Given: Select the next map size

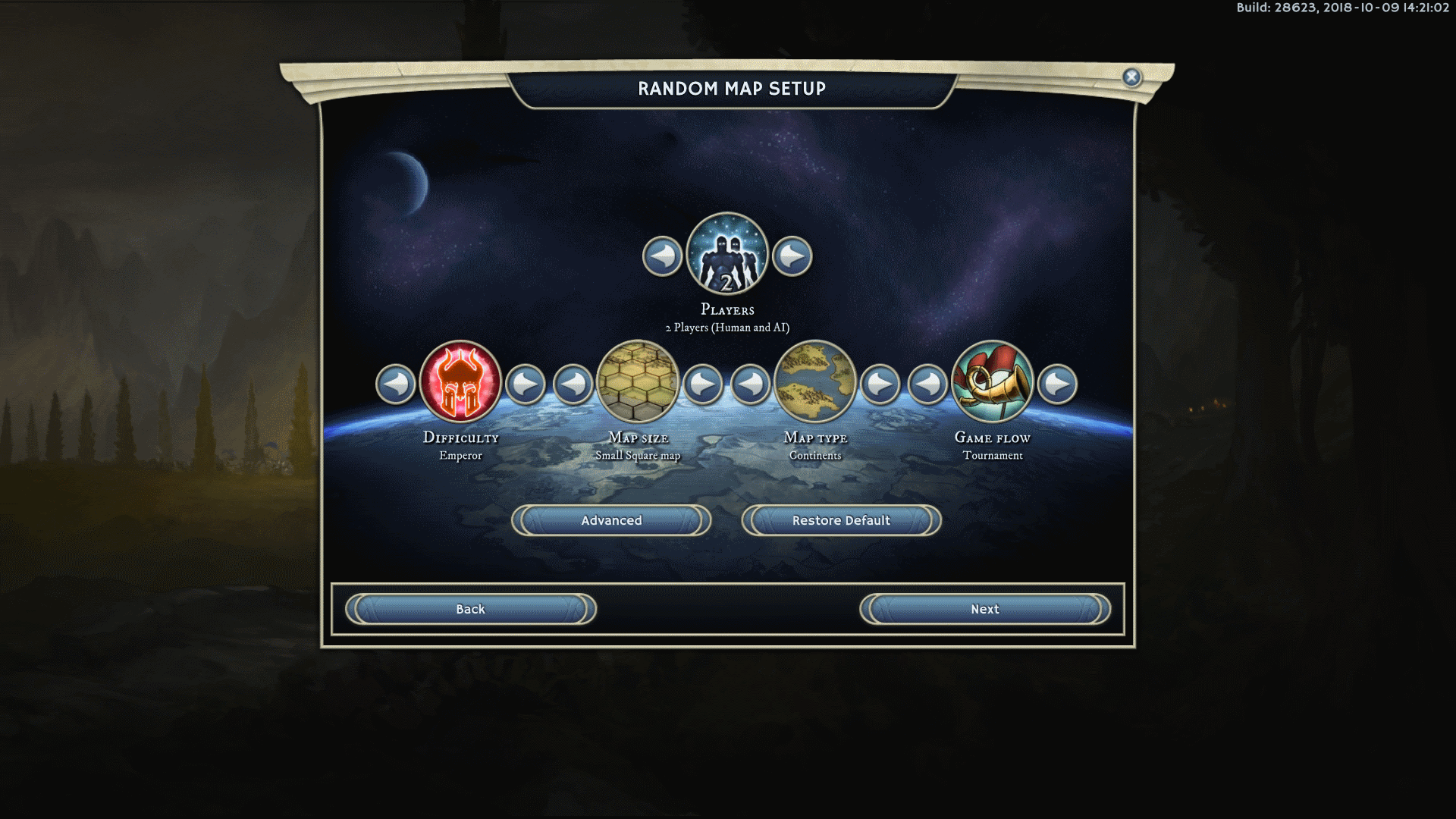Looking at the screenshot, I should click(x=702, y=384).
